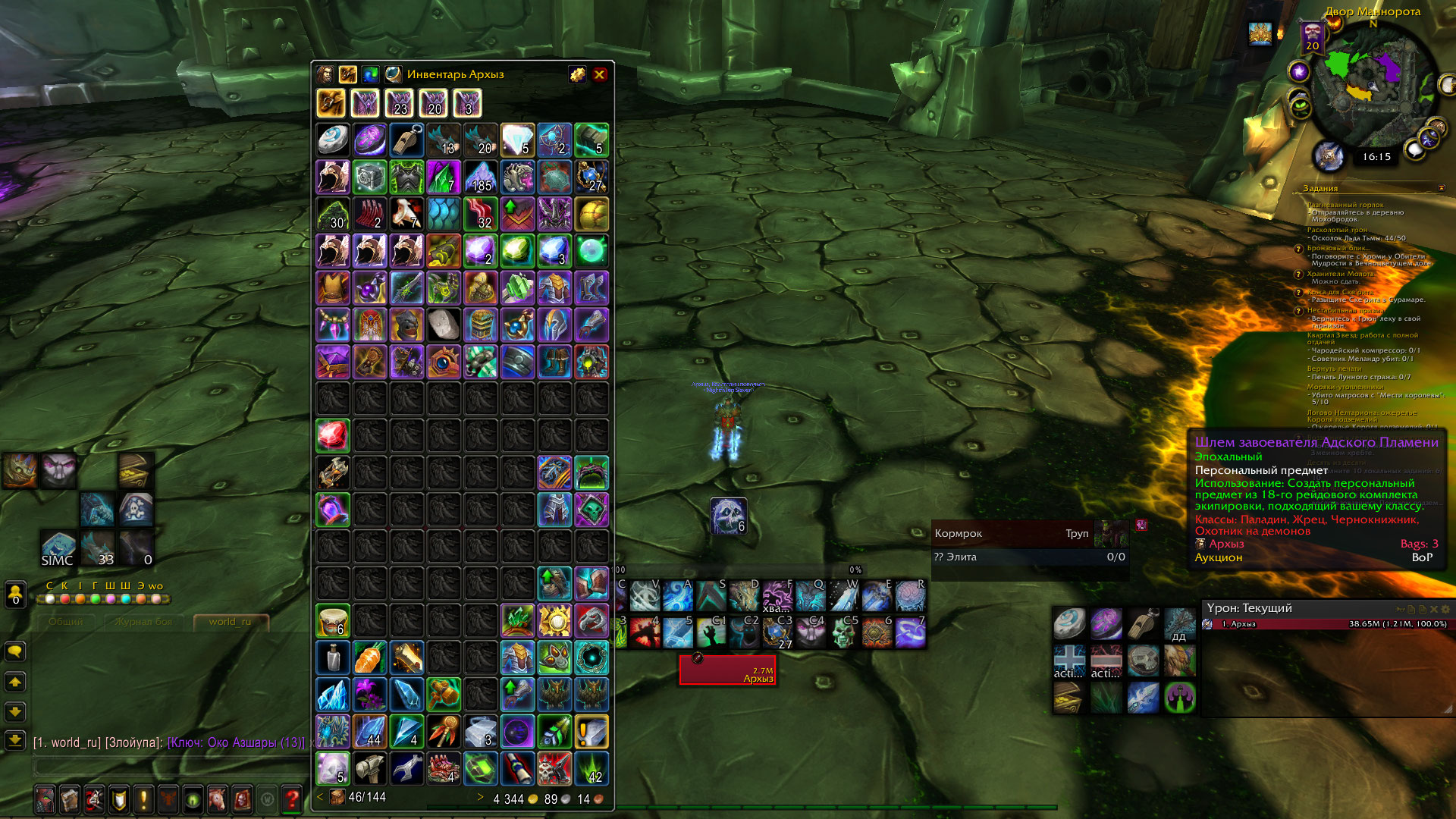Image resolution: width=1456 pixels, height=819 pixels.
Task: Open the chat speech bubble menu
Action: [15, 651]
